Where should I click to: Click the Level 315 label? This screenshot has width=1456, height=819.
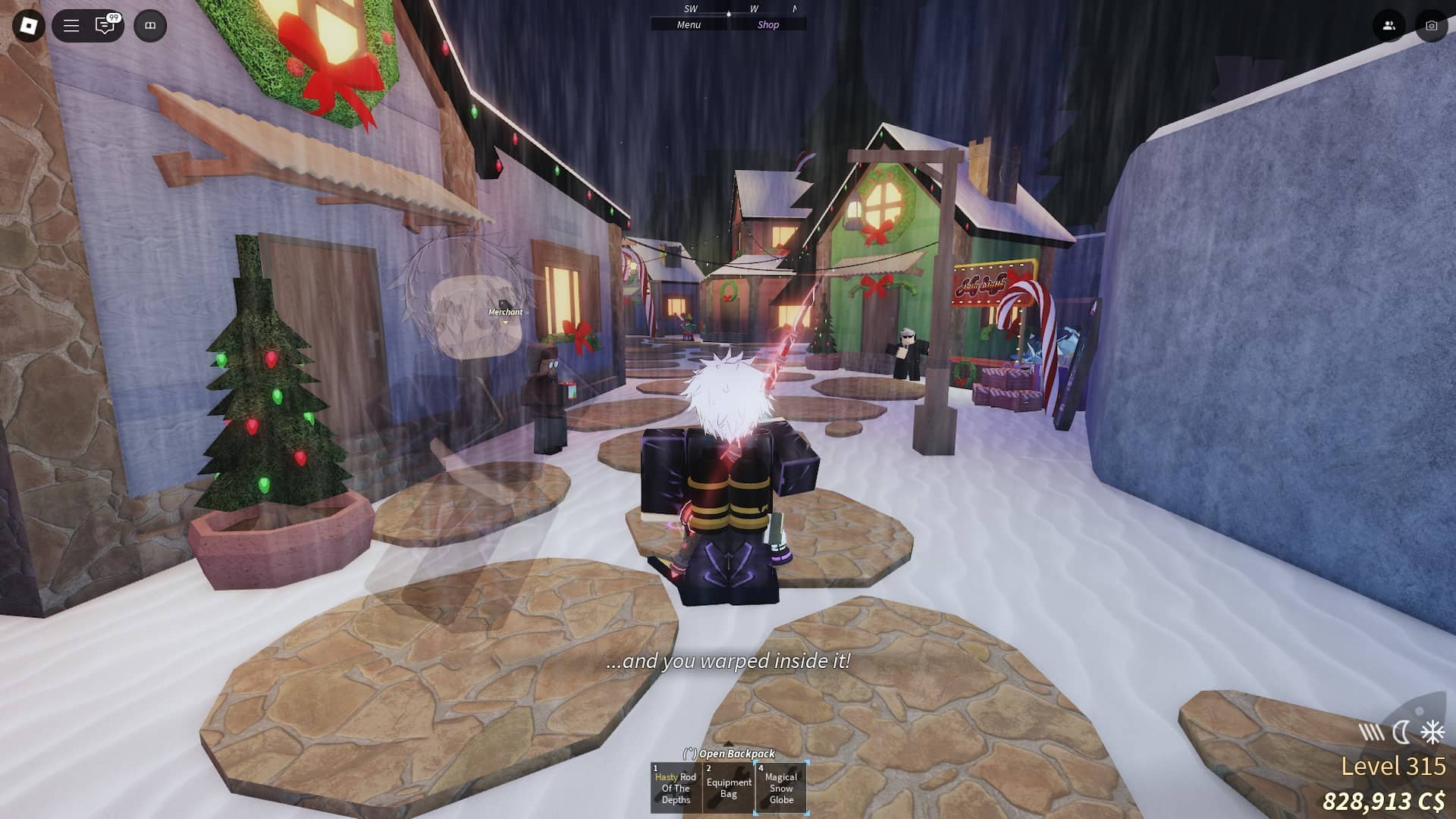[1394, 766]
